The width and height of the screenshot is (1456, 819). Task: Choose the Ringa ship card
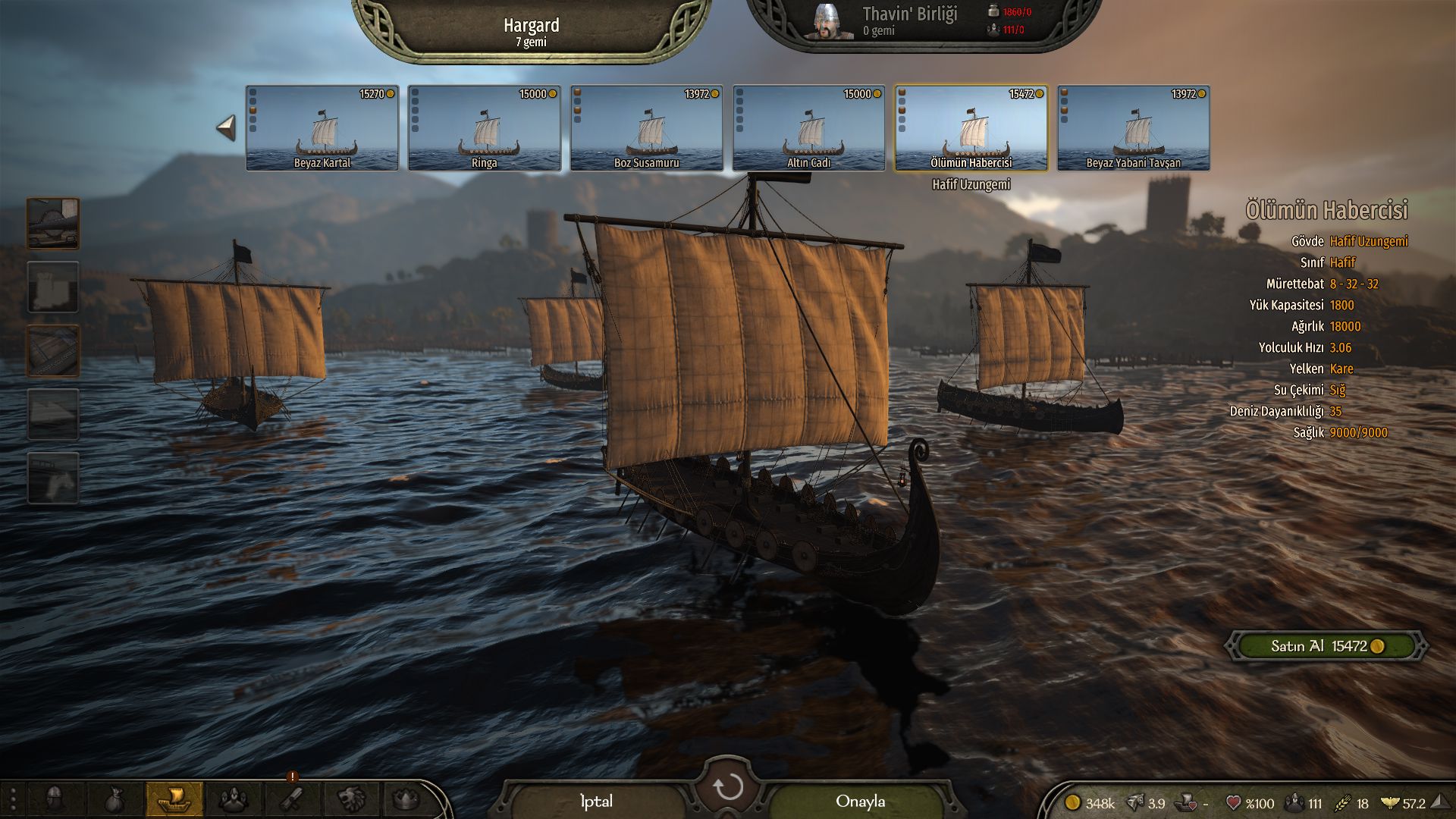[x=485, y=128]
